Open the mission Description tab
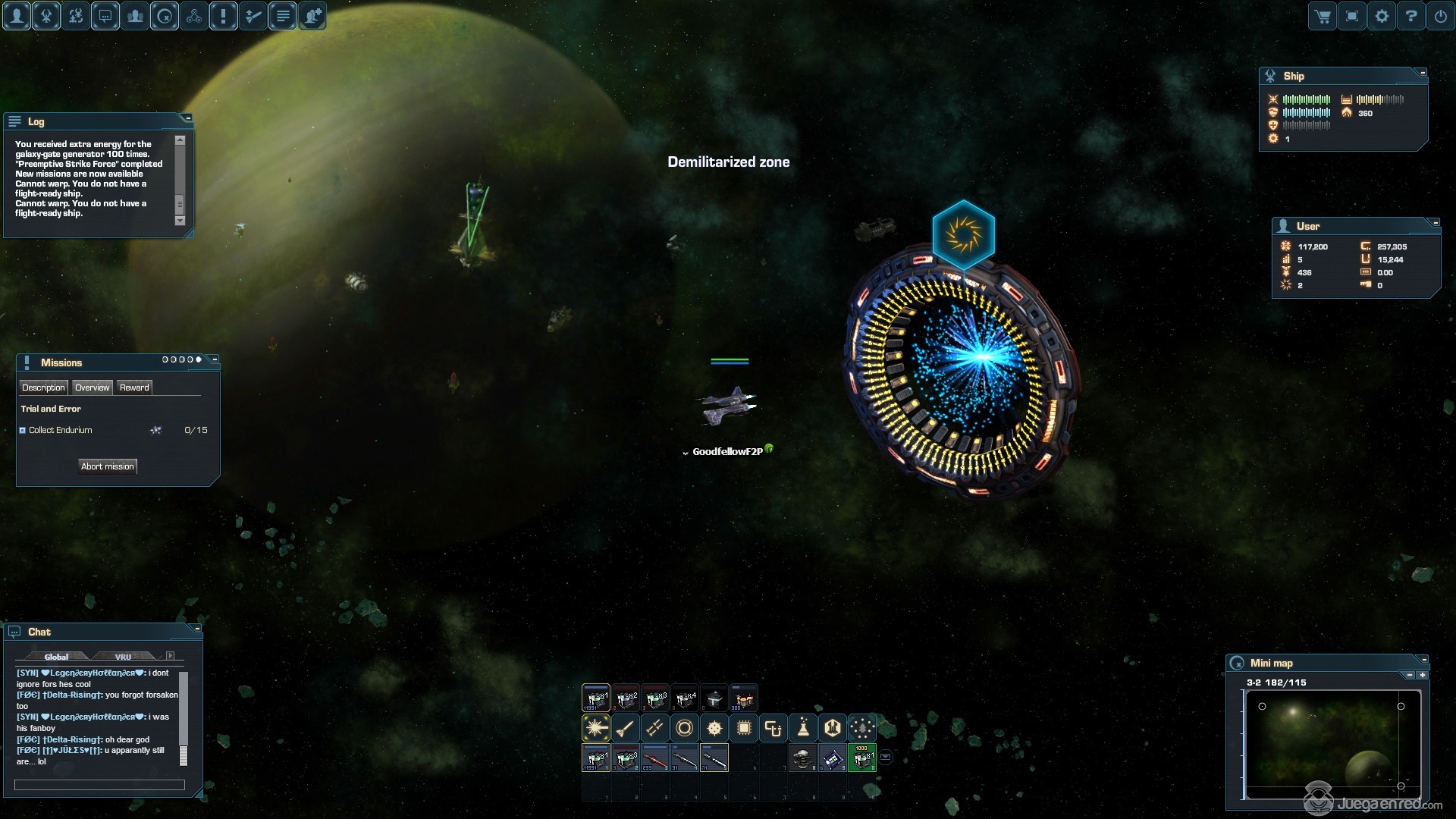1456x819 pixels. (x=43, y=388)
